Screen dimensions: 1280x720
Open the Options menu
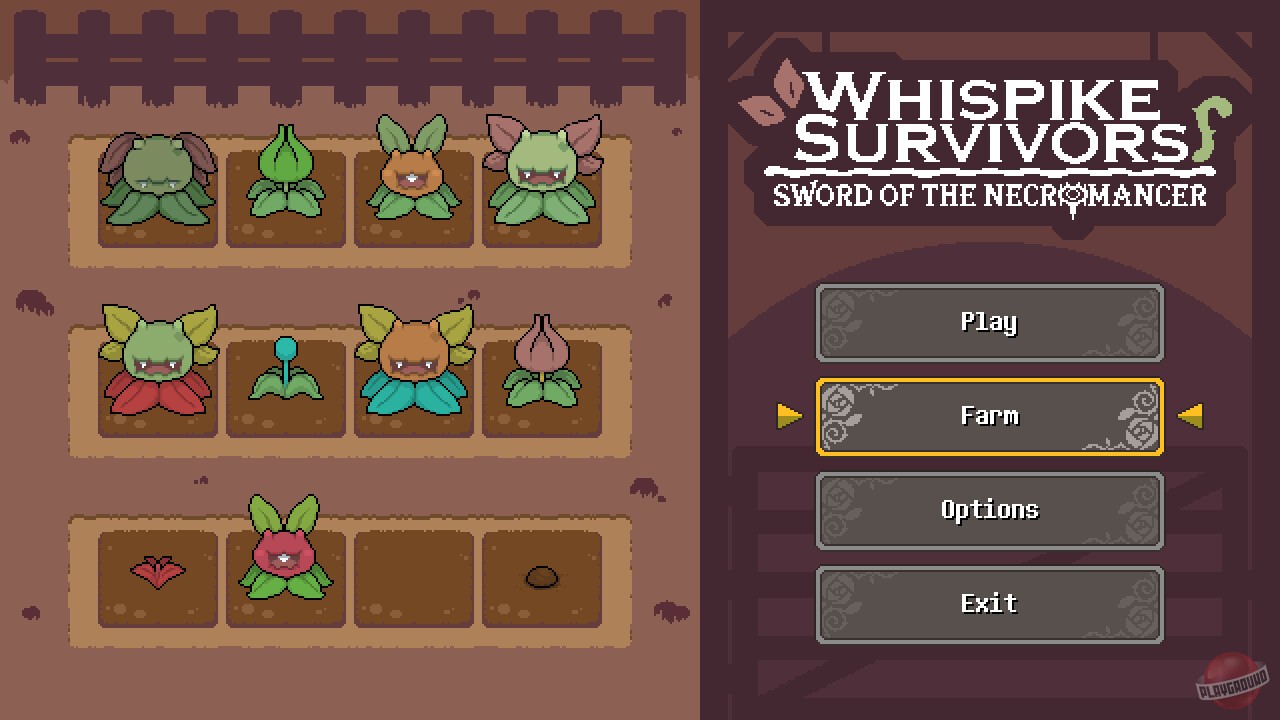pos(990,510)
